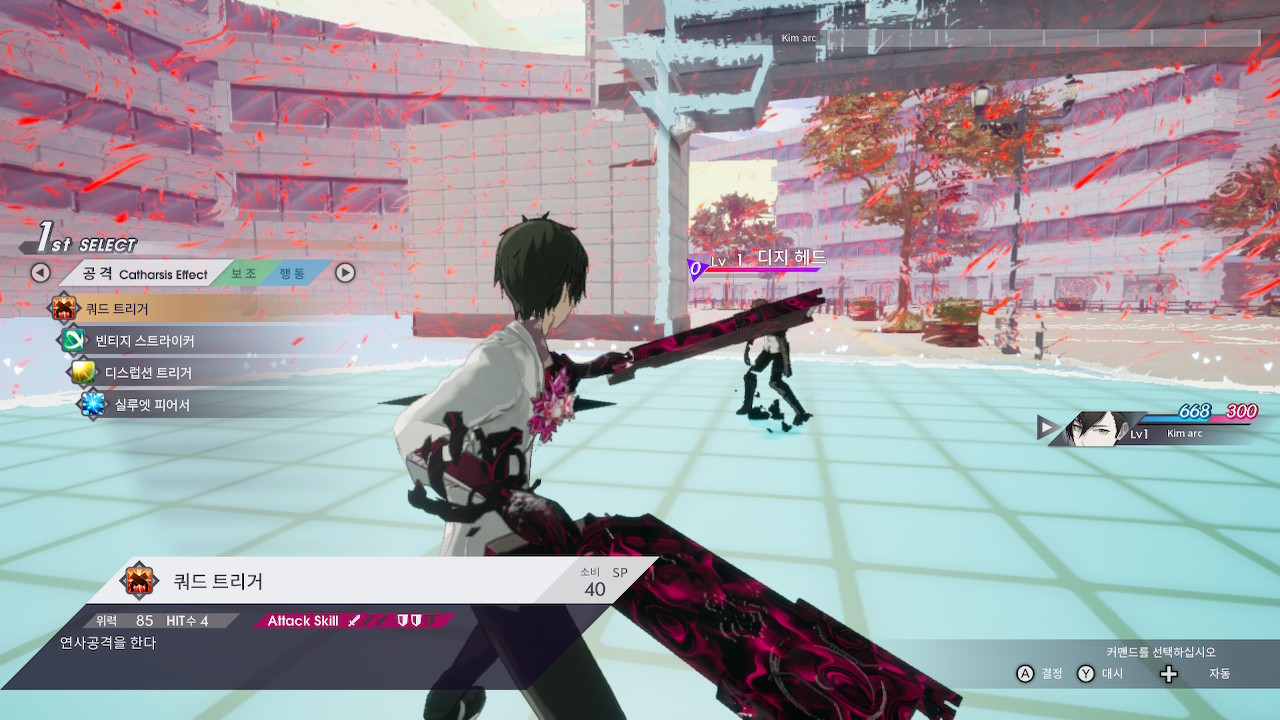Select 대시 to dash

click(x=1113, y=674)
